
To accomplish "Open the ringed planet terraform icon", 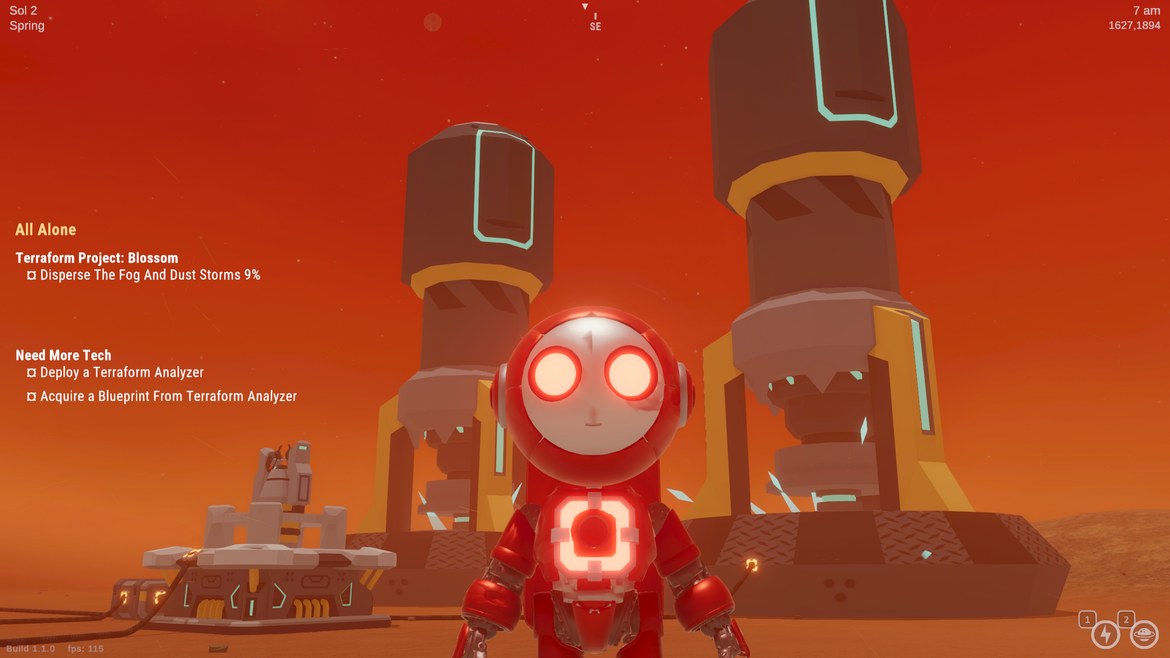I will (1143, 634).
